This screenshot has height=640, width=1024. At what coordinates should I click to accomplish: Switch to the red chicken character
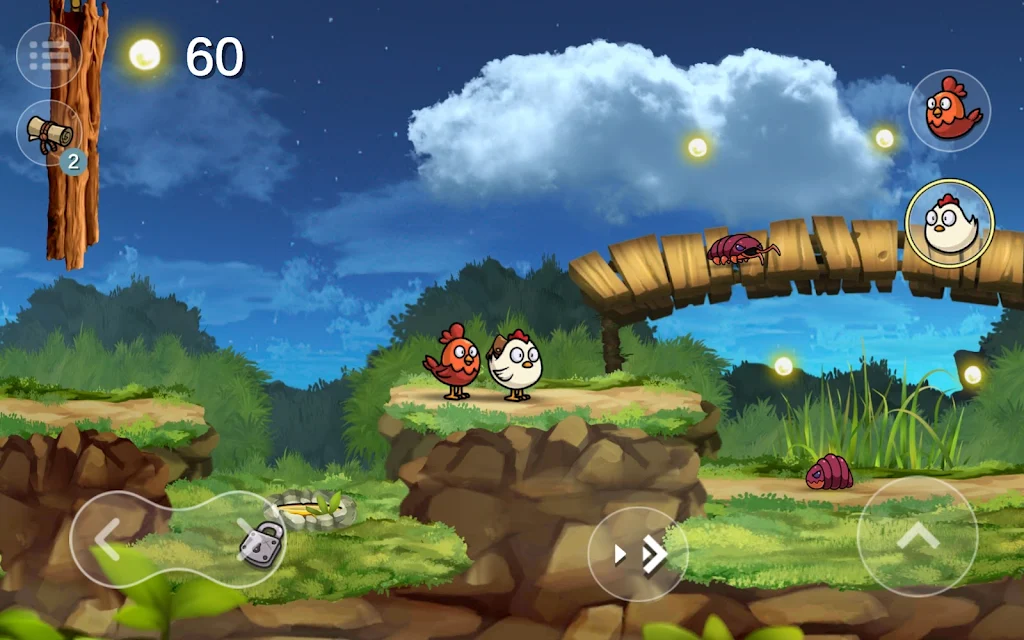coord(949,110)
